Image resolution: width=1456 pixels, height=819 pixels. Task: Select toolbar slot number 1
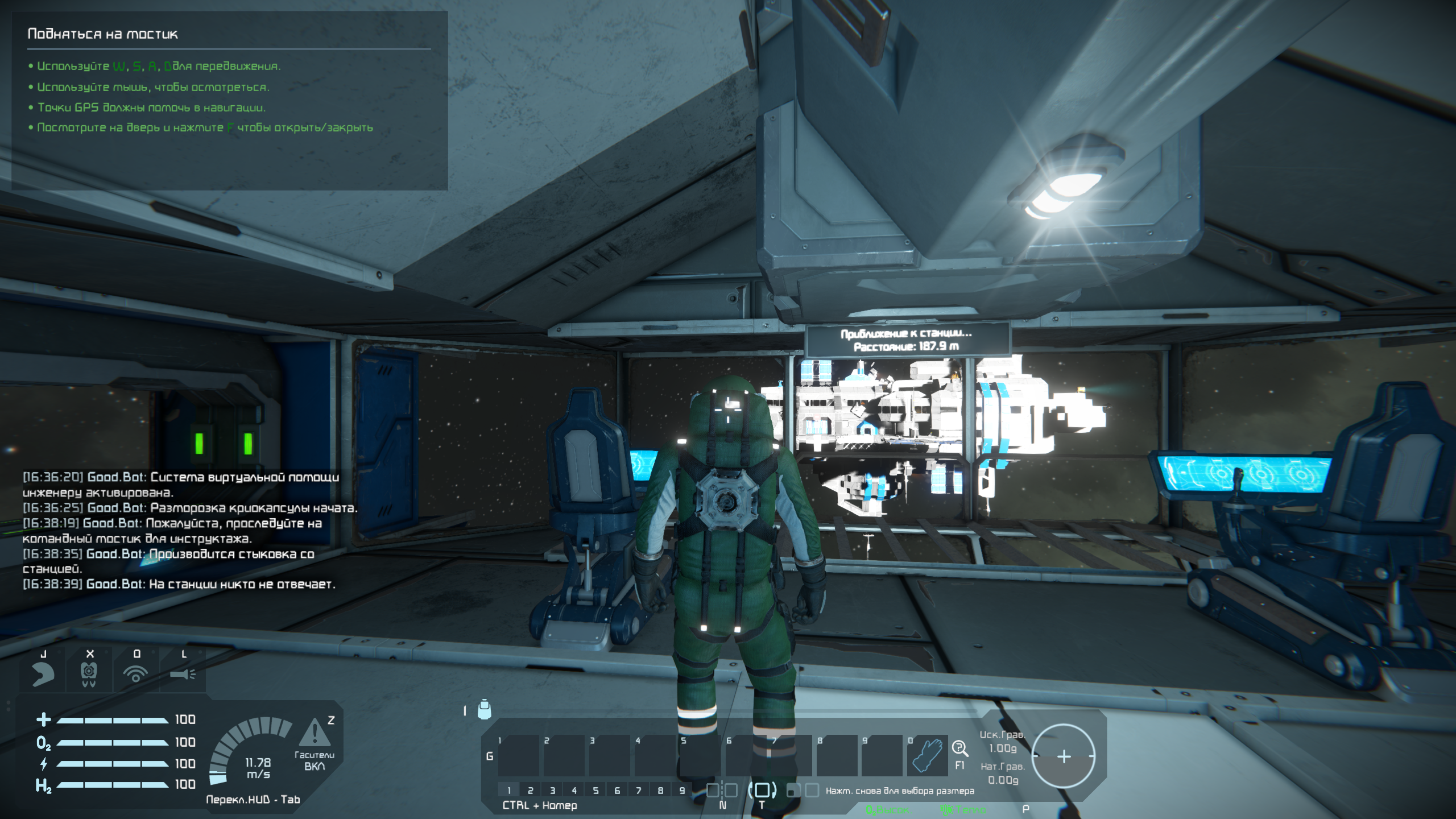pyautogui.click(x=518, y=755)
